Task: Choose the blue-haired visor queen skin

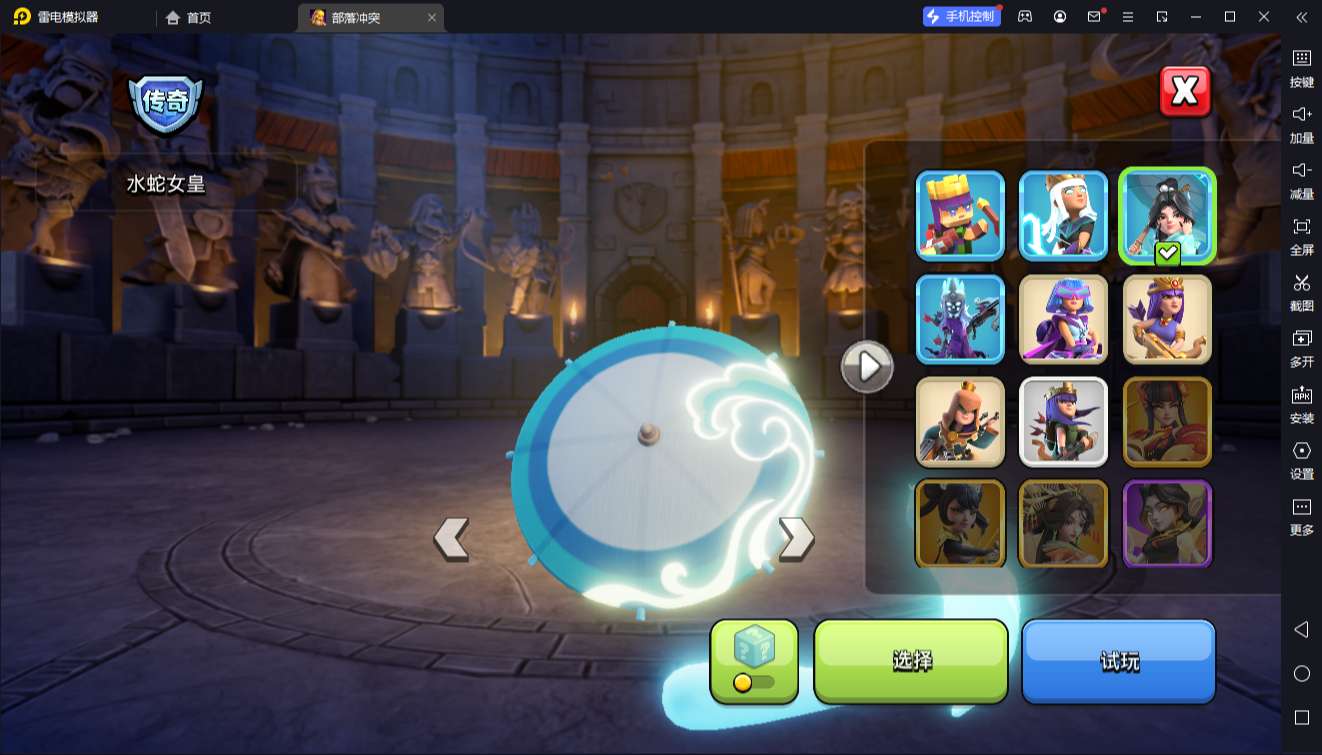Action: (1063, 319)
